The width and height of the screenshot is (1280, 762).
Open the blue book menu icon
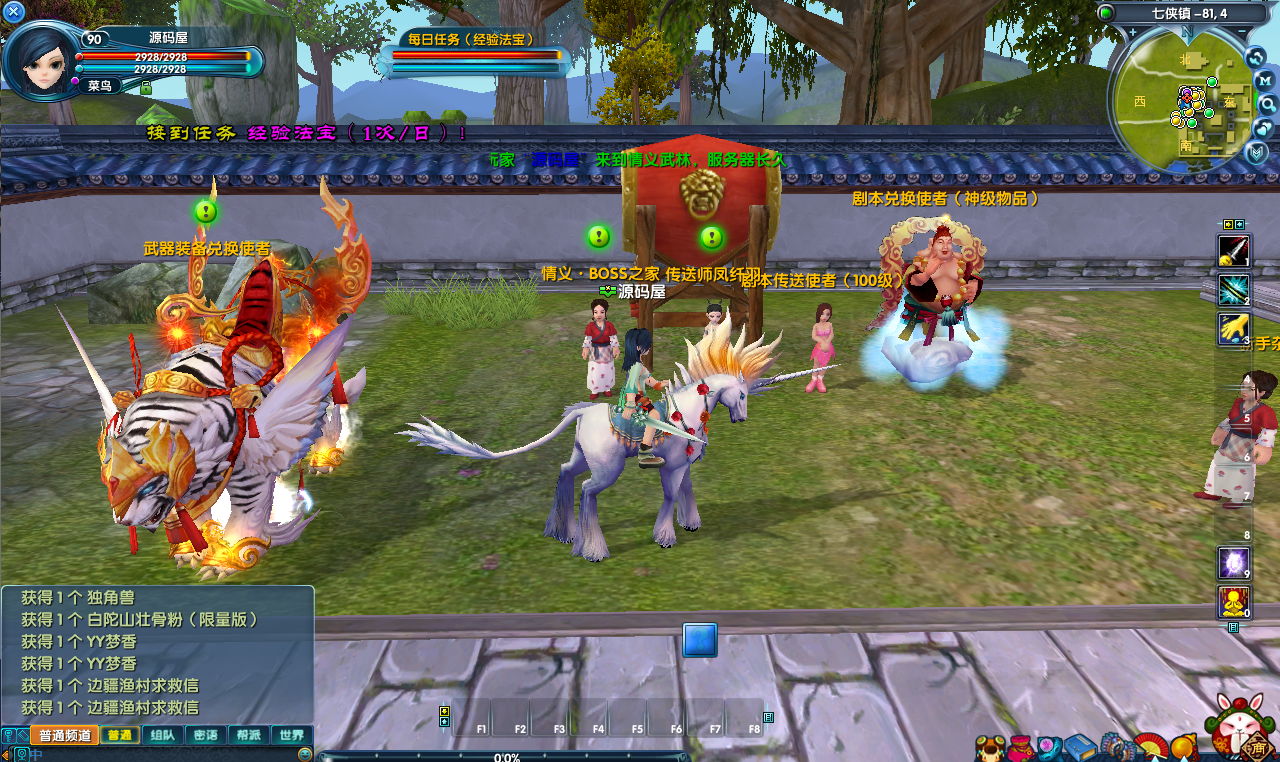(x=1081, y=747)
